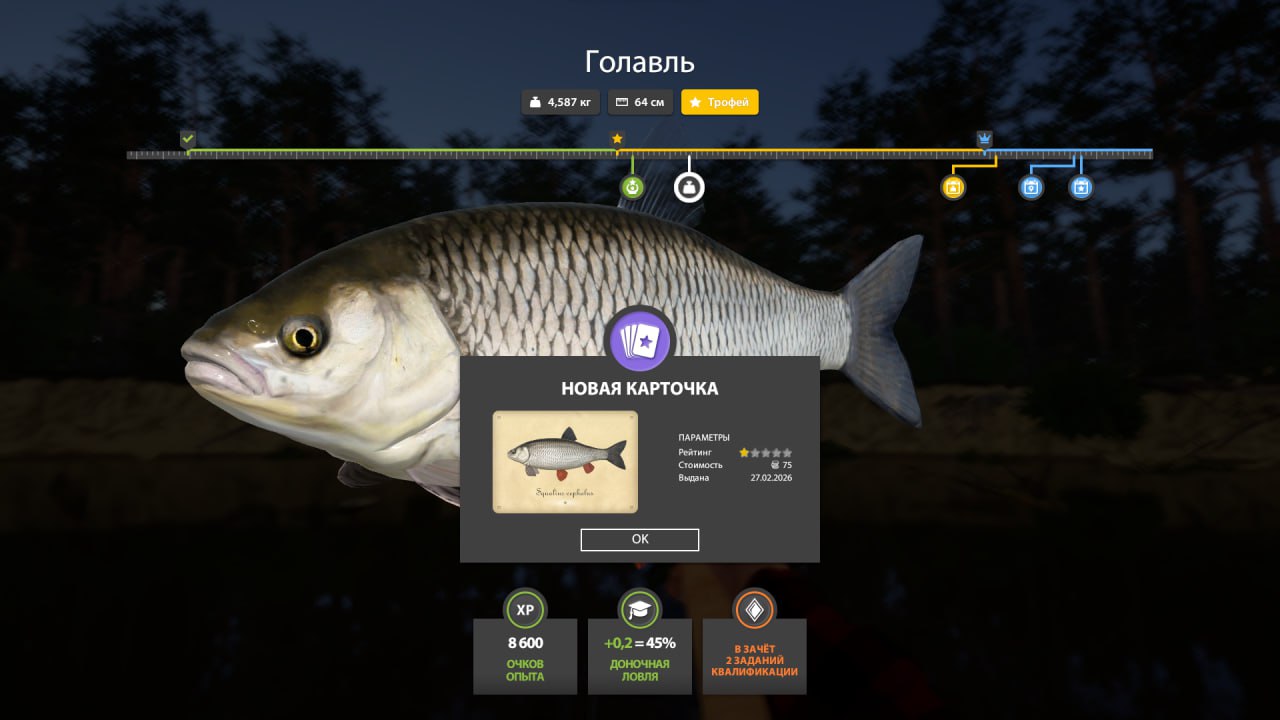Select the green circular marker on the scale
Image resolution: width=1280 pixels, height=720 pixels.
tap(632, 187)
